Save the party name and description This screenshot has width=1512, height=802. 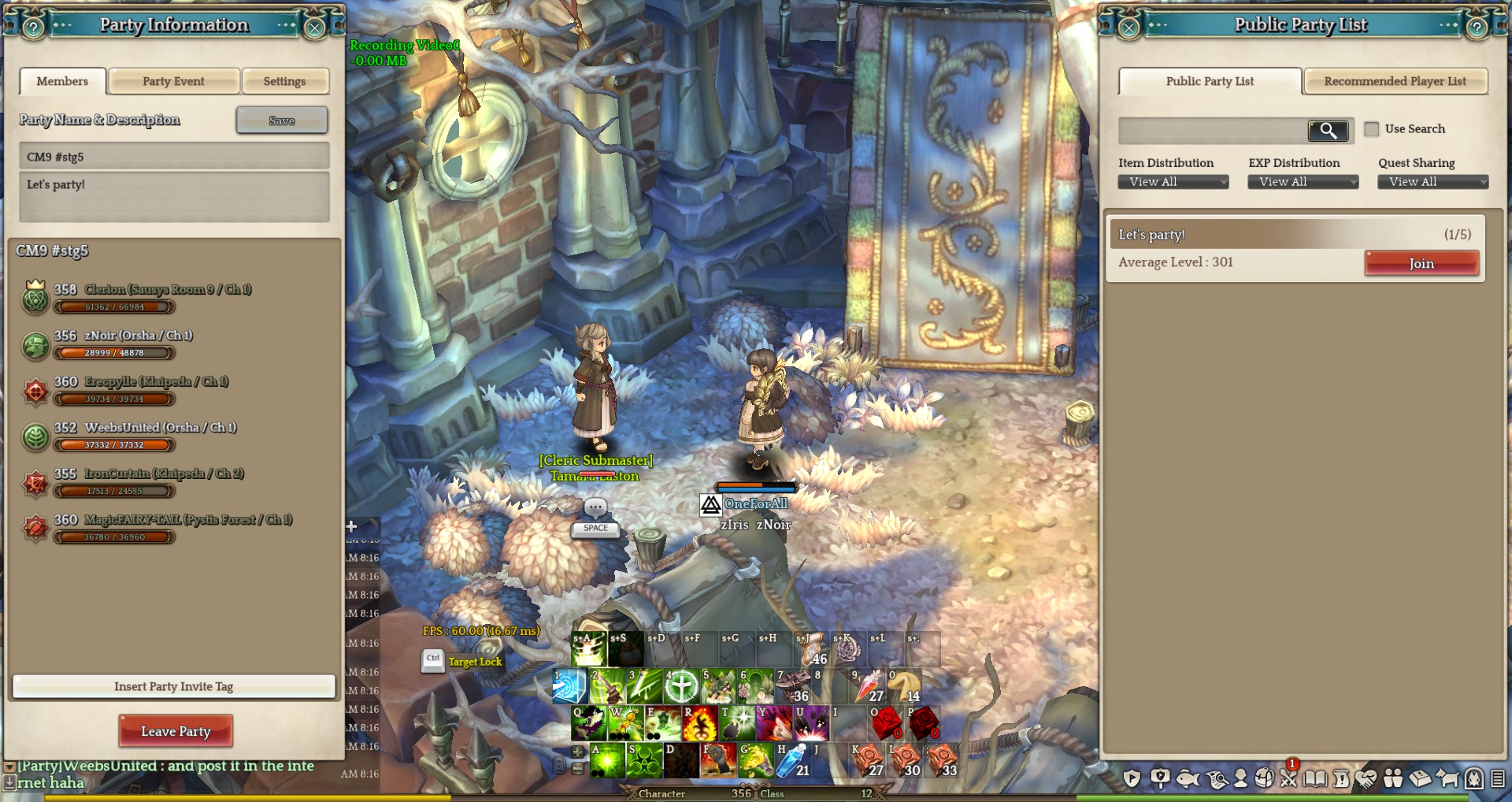click(x=281, y=121)
